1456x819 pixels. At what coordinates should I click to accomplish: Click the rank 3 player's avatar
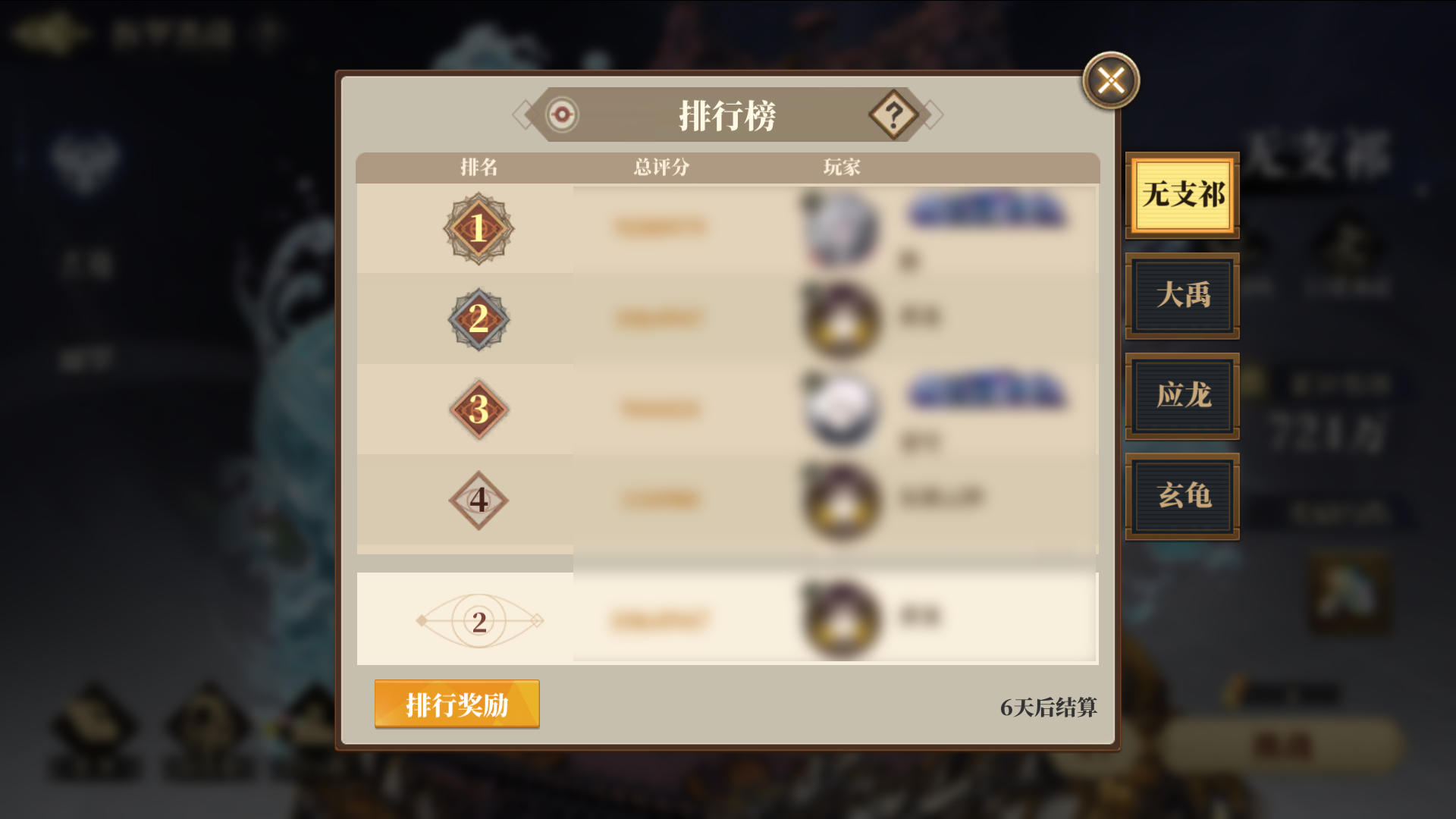[x=842, y=411]
